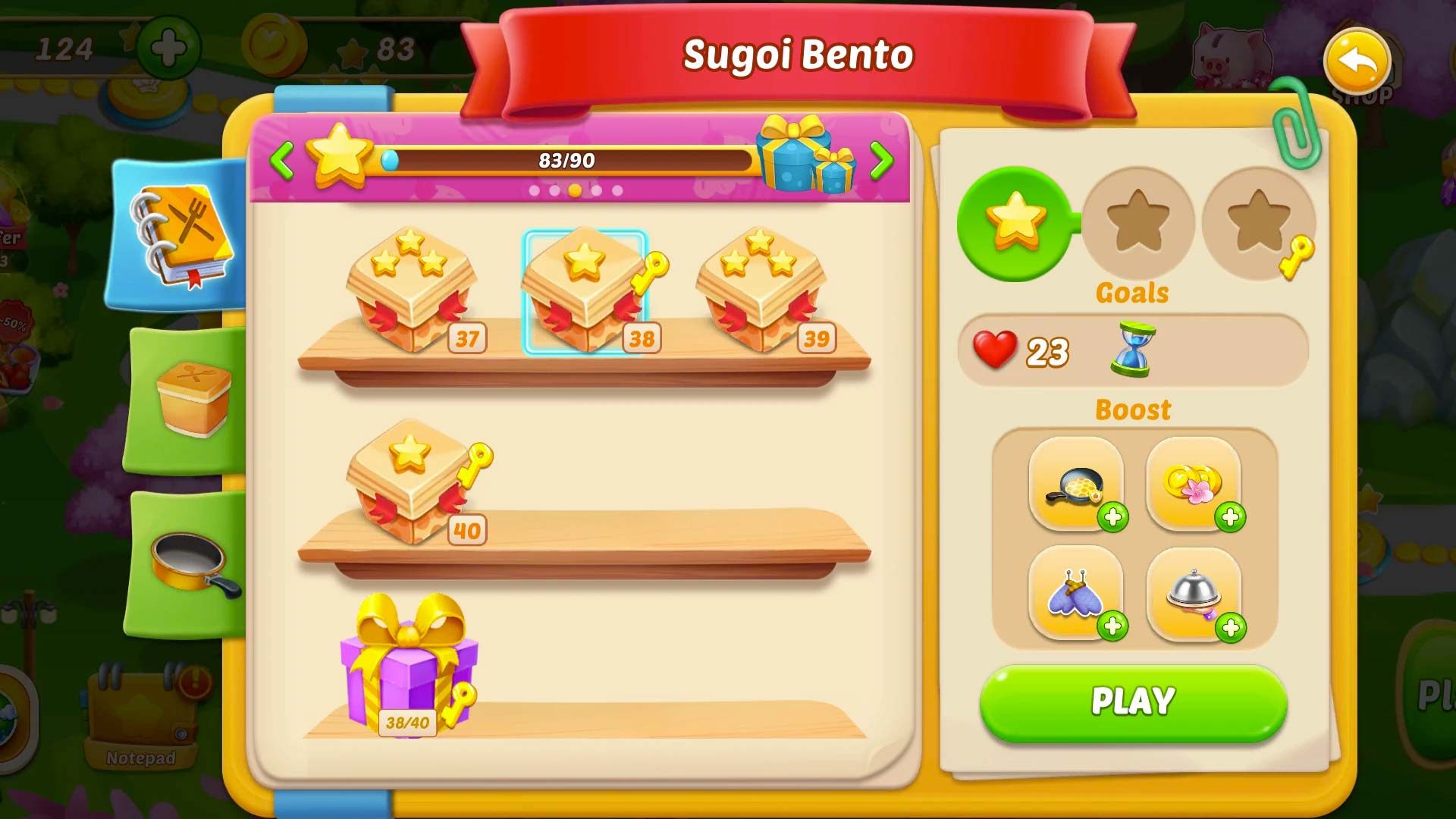
Task: Go to the previous restaurant page
Action: tap(282, 161)
